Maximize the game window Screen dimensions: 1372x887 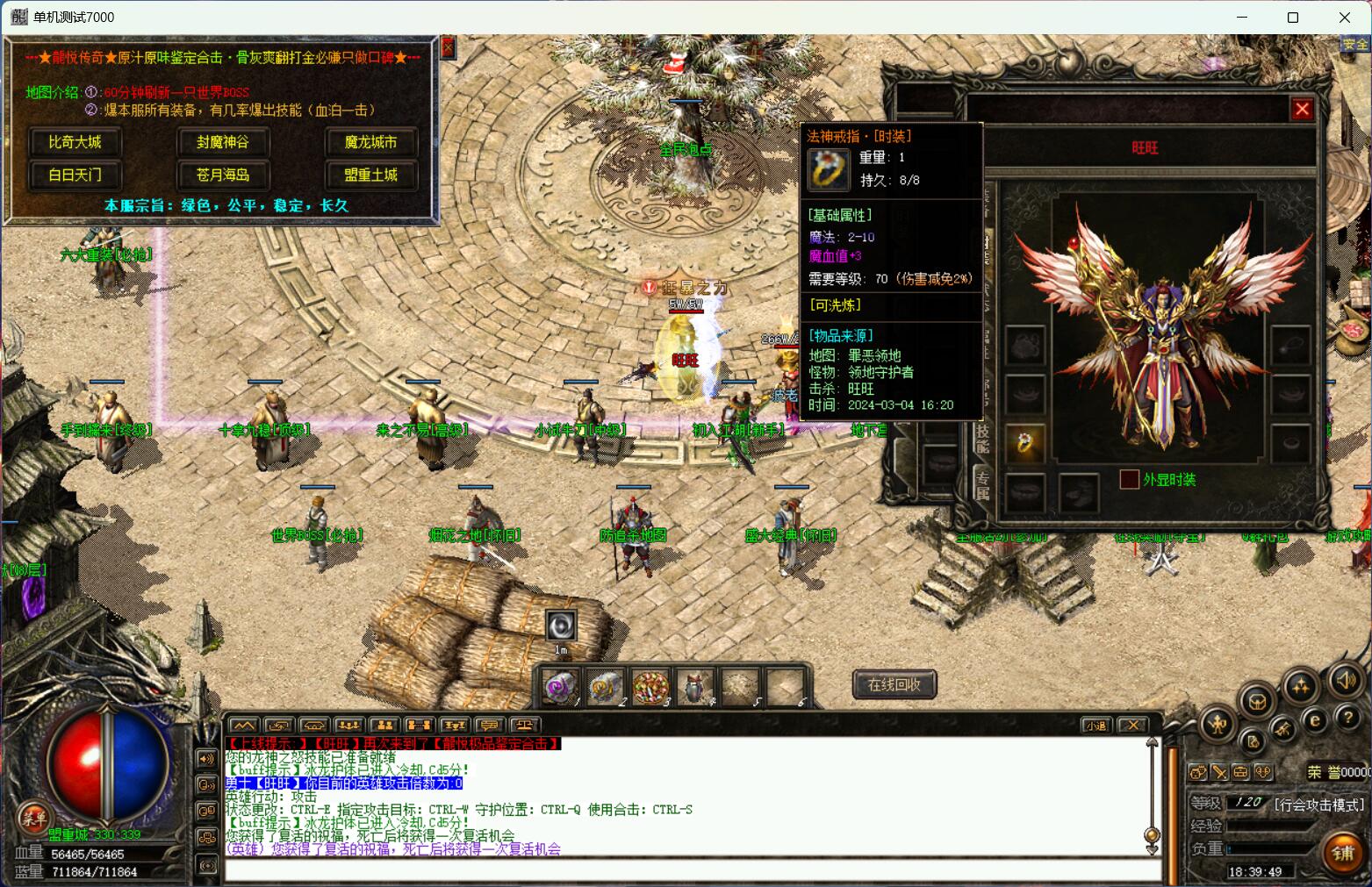1292,18
